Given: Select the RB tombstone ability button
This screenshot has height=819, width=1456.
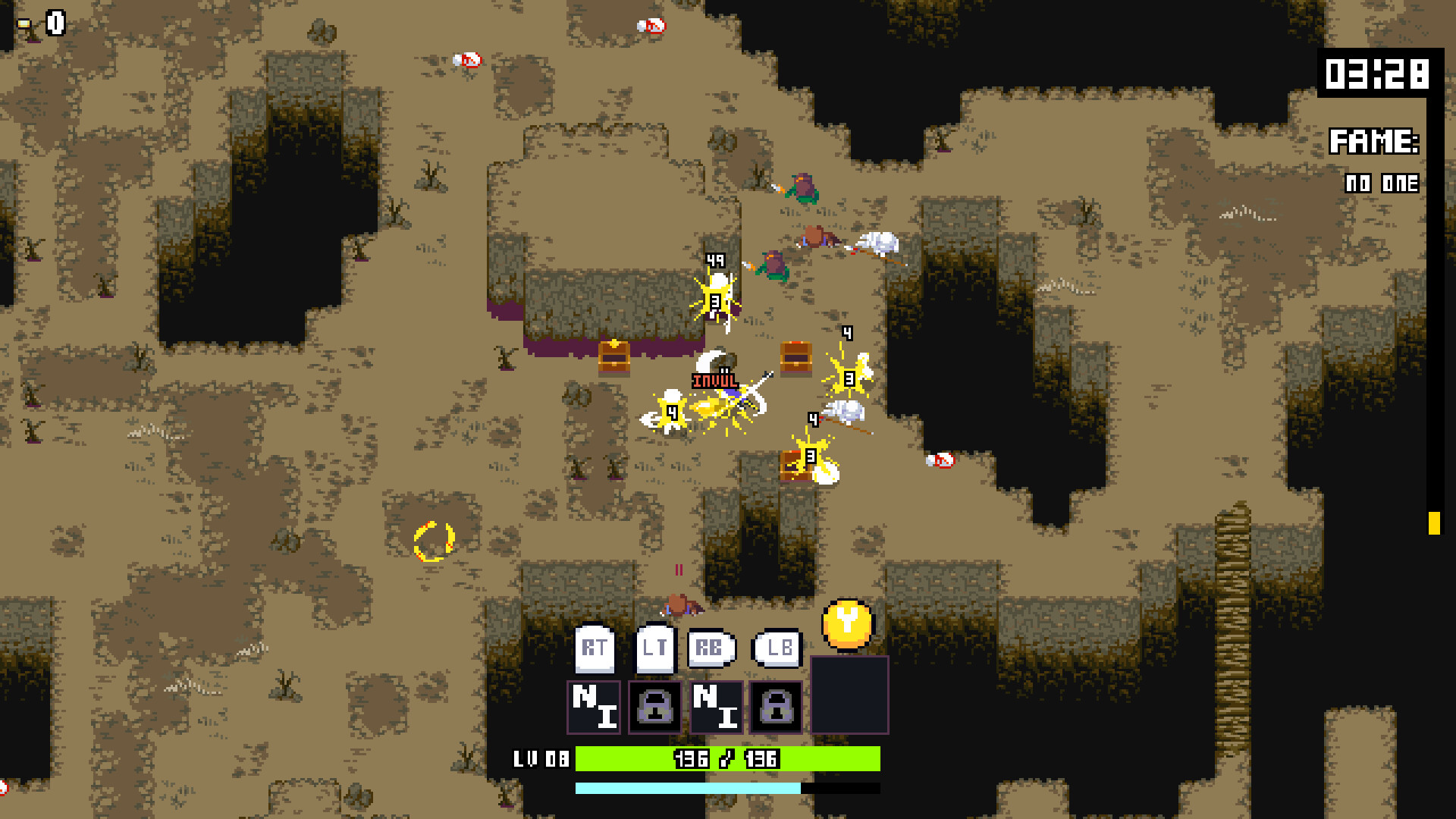Looking at the screenshot, I should pos(711,648).
